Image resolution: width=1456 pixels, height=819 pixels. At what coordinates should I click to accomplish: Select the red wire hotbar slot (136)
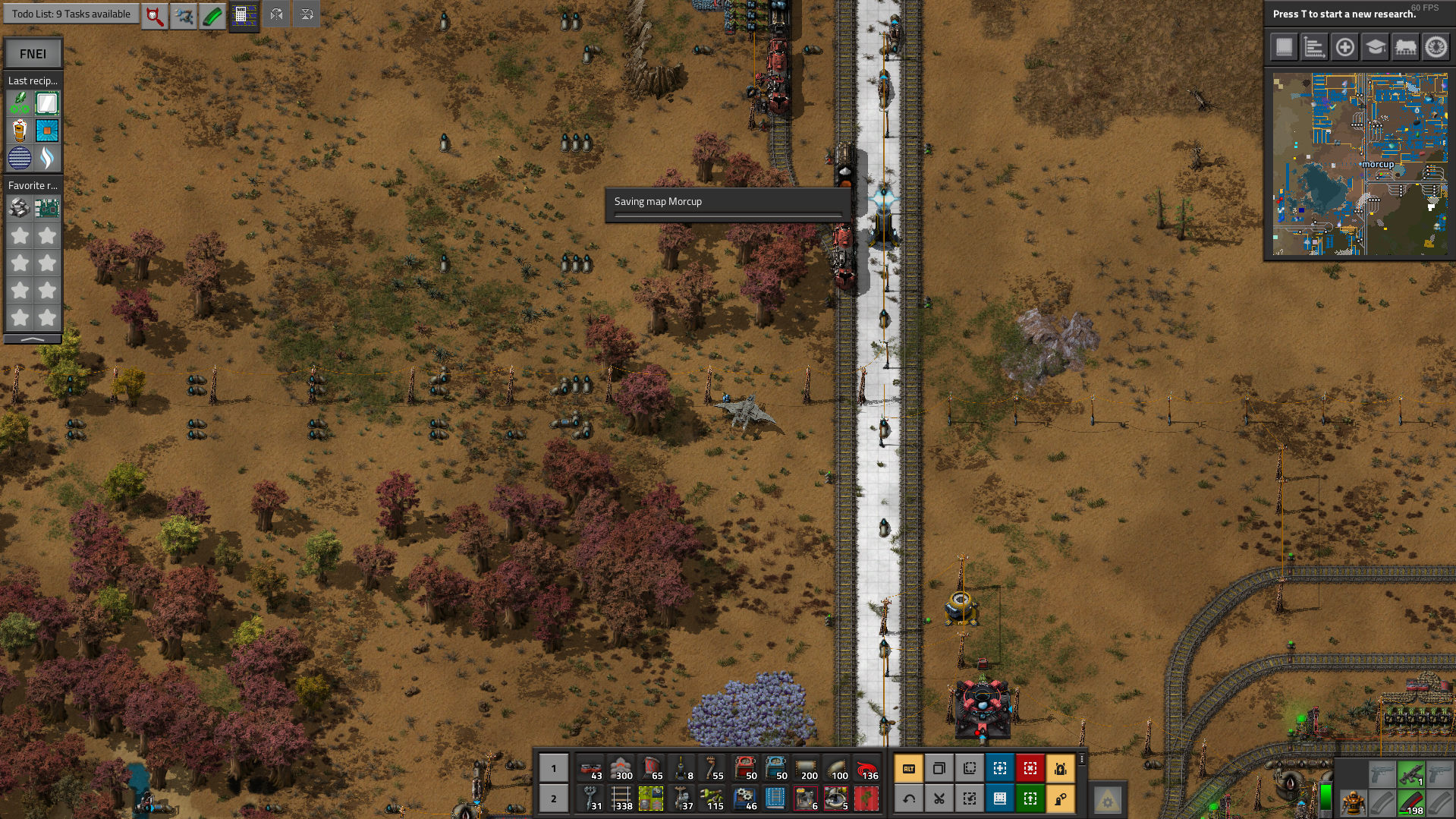[x=866, y=768]
